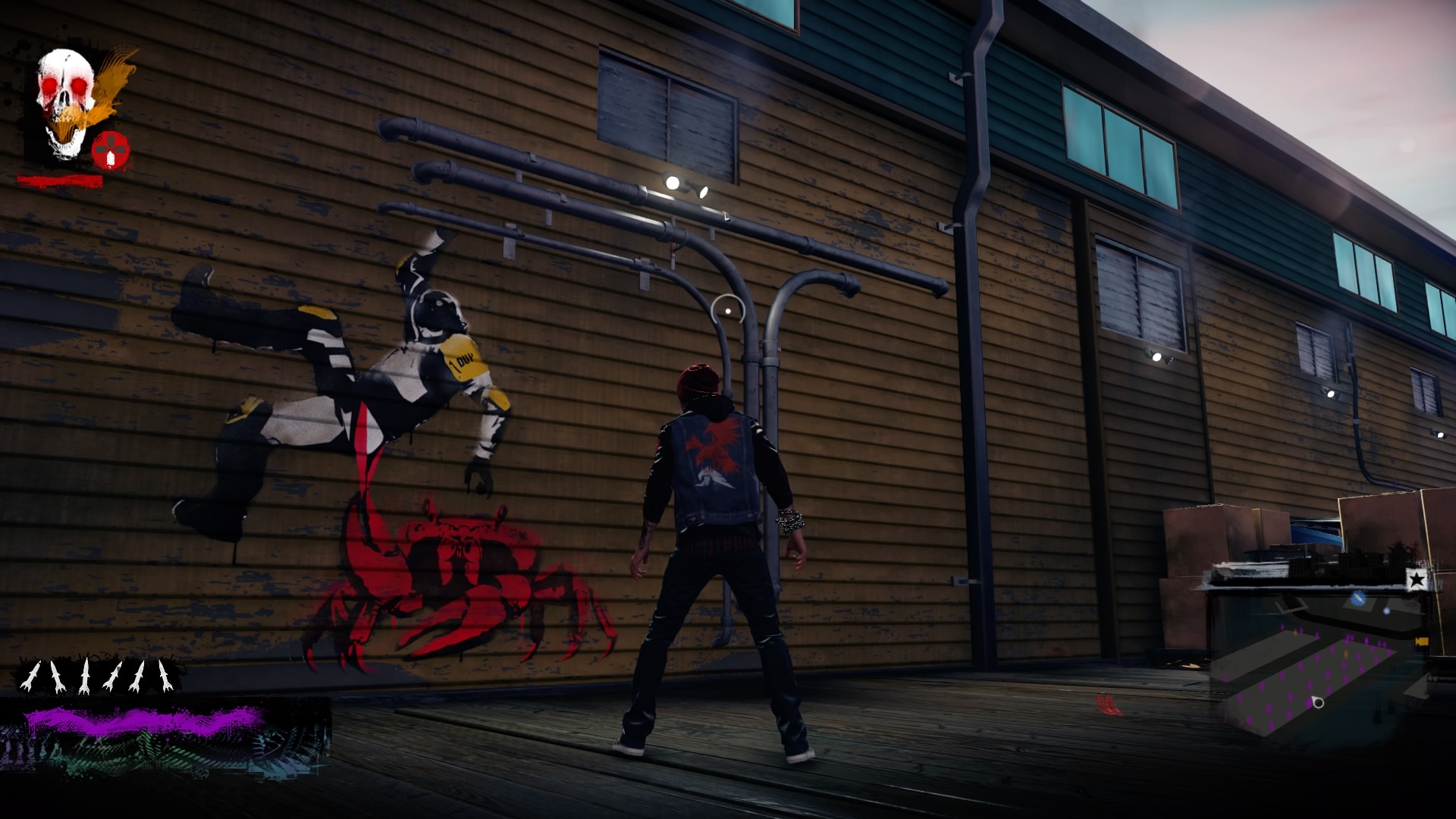1456x819 pixels.
Task: Click the red karma progress bar
Action: [60, 180]
